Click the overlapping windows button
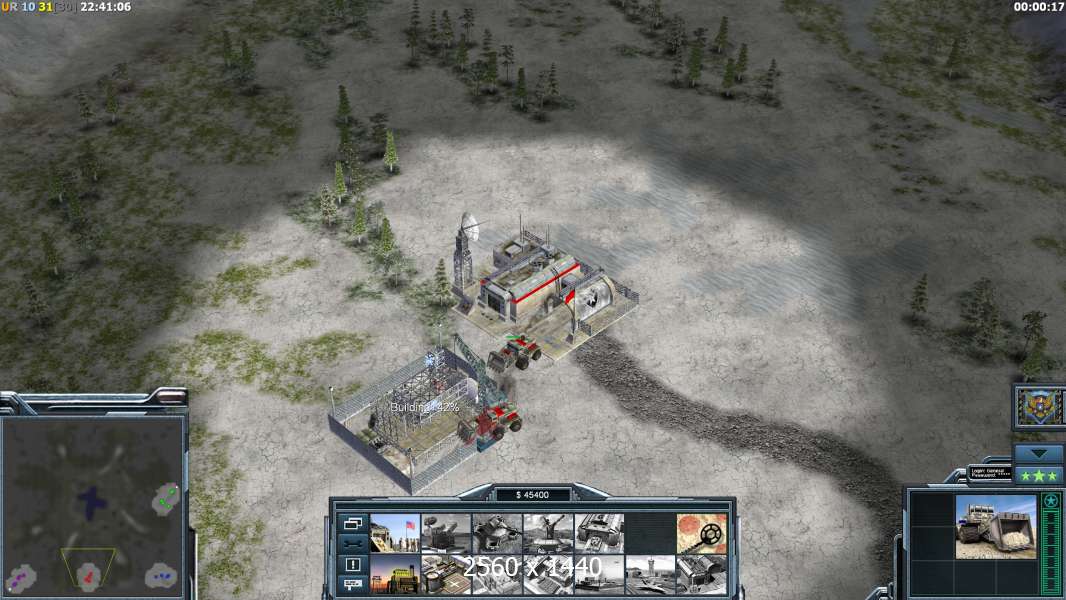 (x=351, y=523)
